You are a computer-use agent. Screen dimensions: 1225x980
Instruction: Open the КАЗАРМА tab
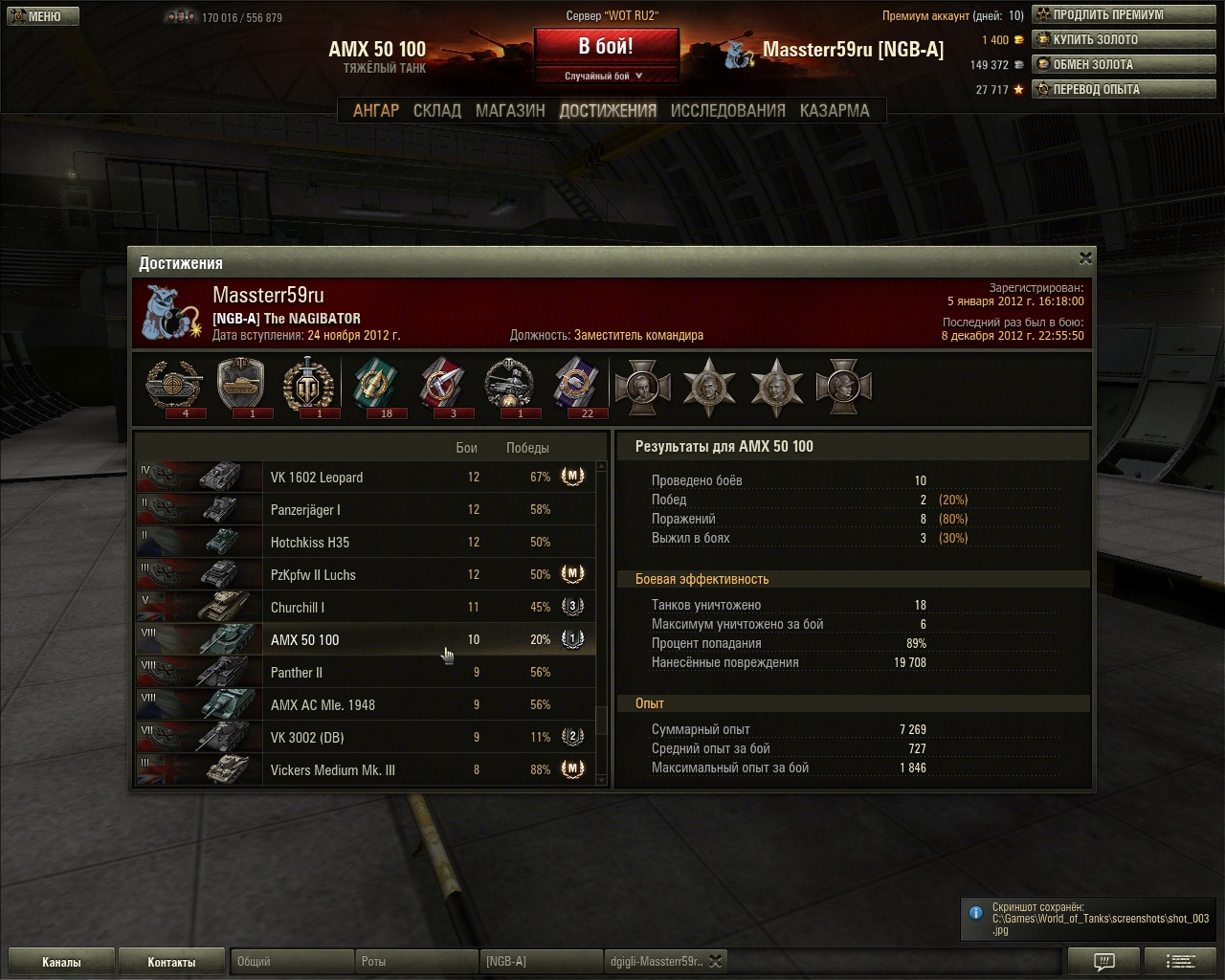(x=835, y=110)
